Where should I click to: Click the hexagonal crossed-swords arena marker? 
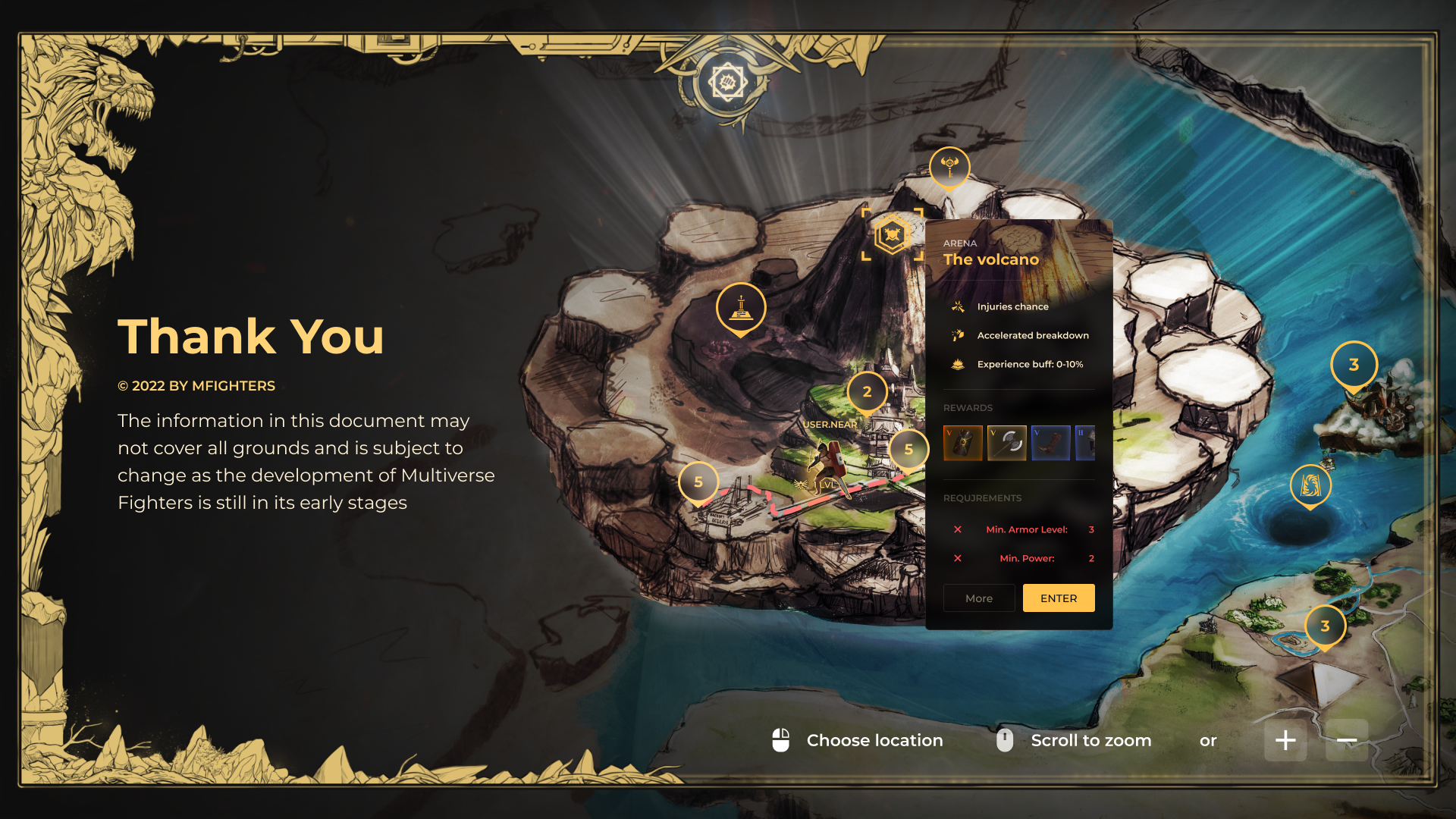tap(893, 235)
